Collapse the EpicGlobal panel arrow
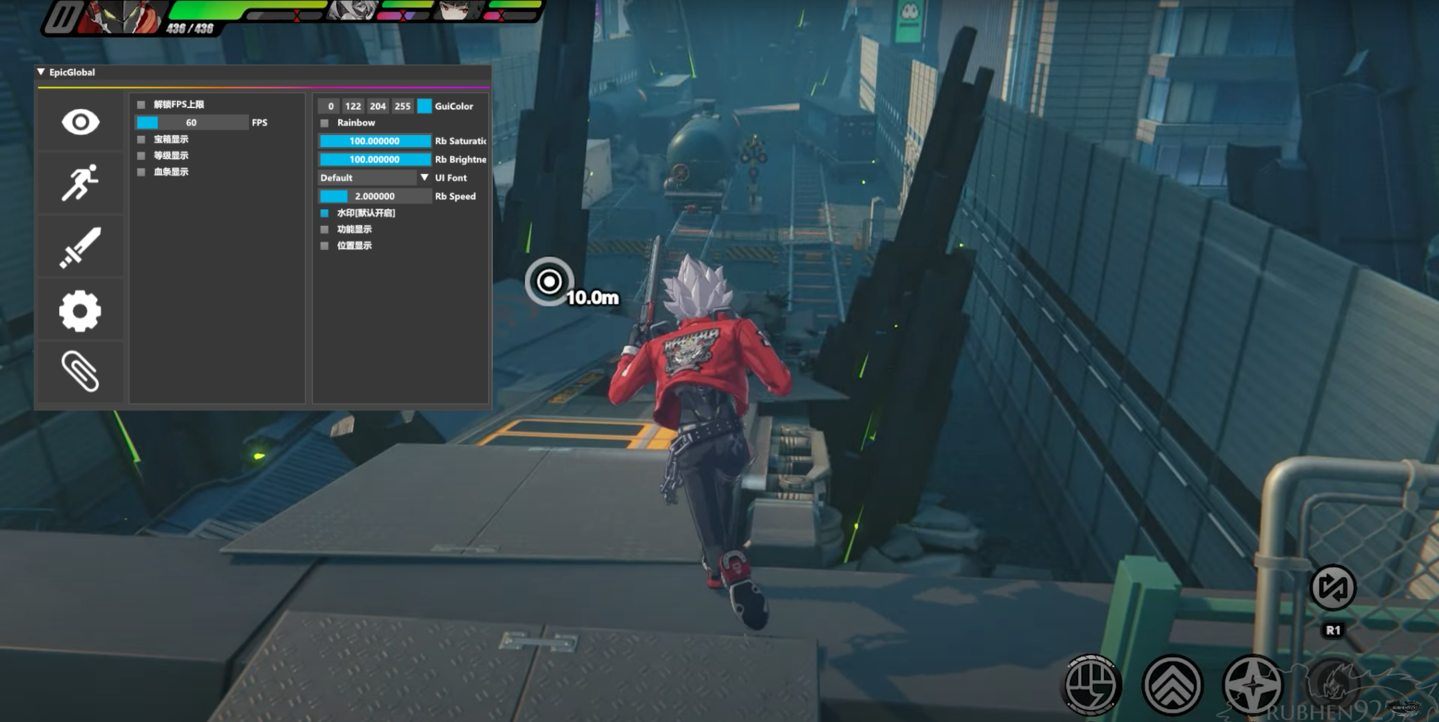Screen dimensions: 1439x722 pos(41,72)
